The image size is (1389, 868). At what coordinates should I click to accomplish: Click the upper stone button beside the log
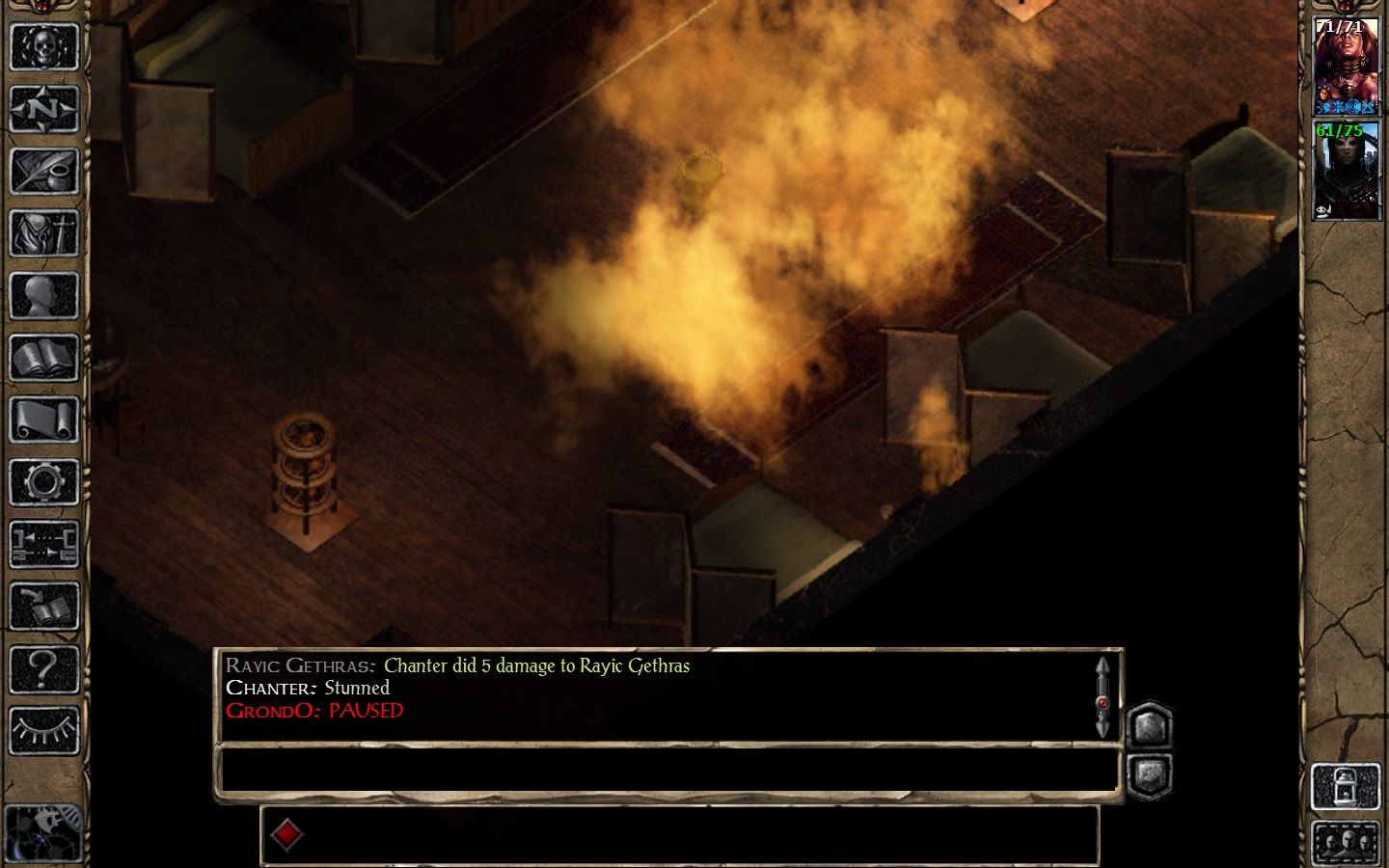[1149, 724]
